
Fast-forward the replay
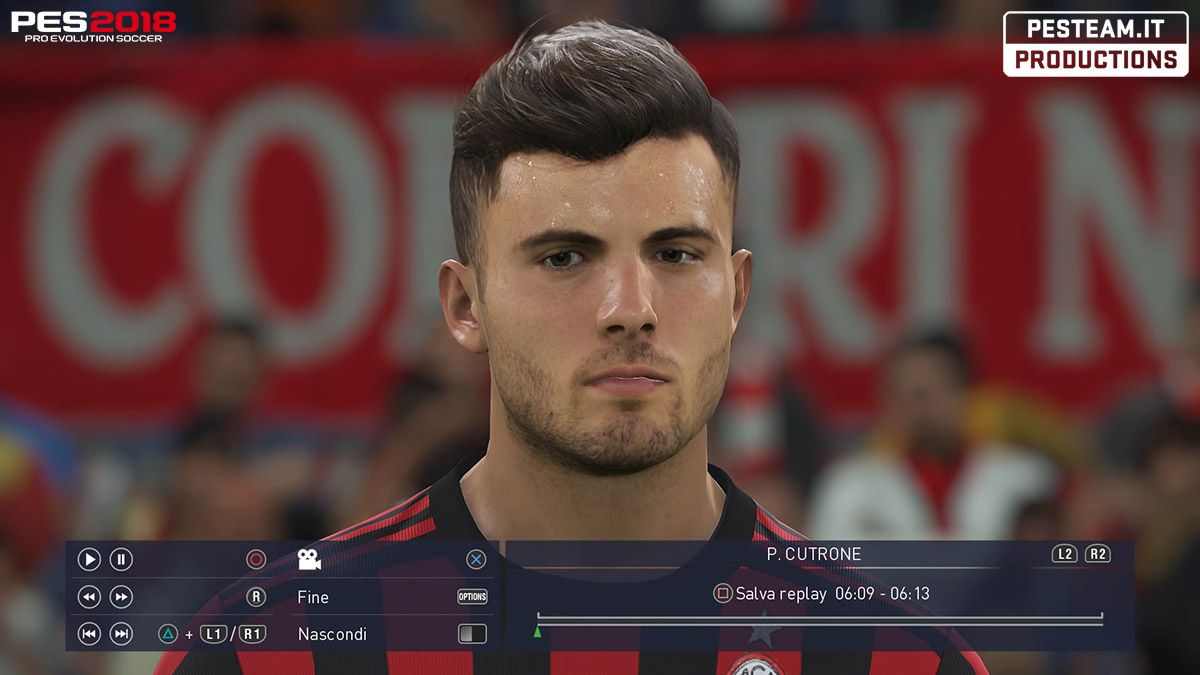point(121,597)
